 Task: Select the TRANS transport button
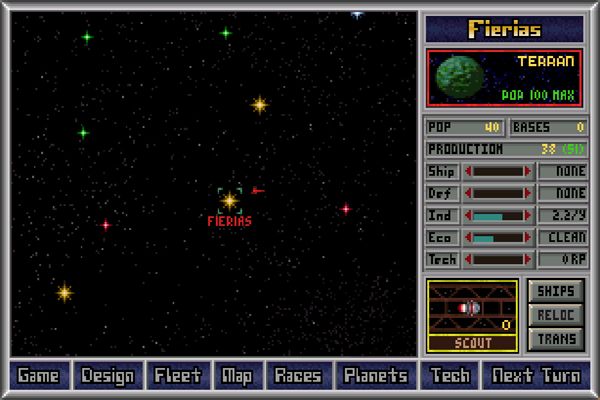[x=555, y=338]
